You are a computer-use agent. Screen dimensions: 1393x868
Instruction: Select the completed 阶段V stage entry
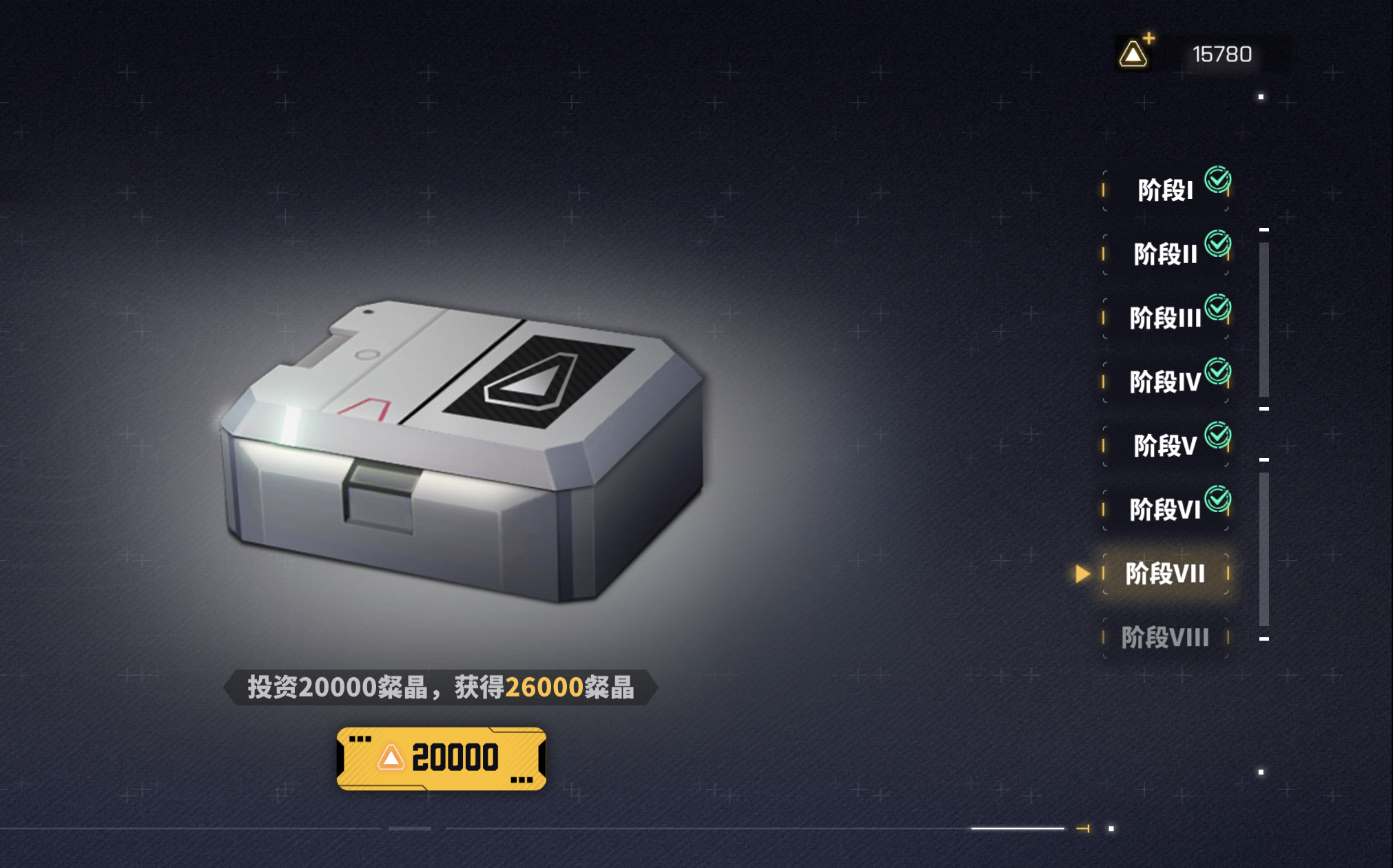click(x=1164, y=444)
